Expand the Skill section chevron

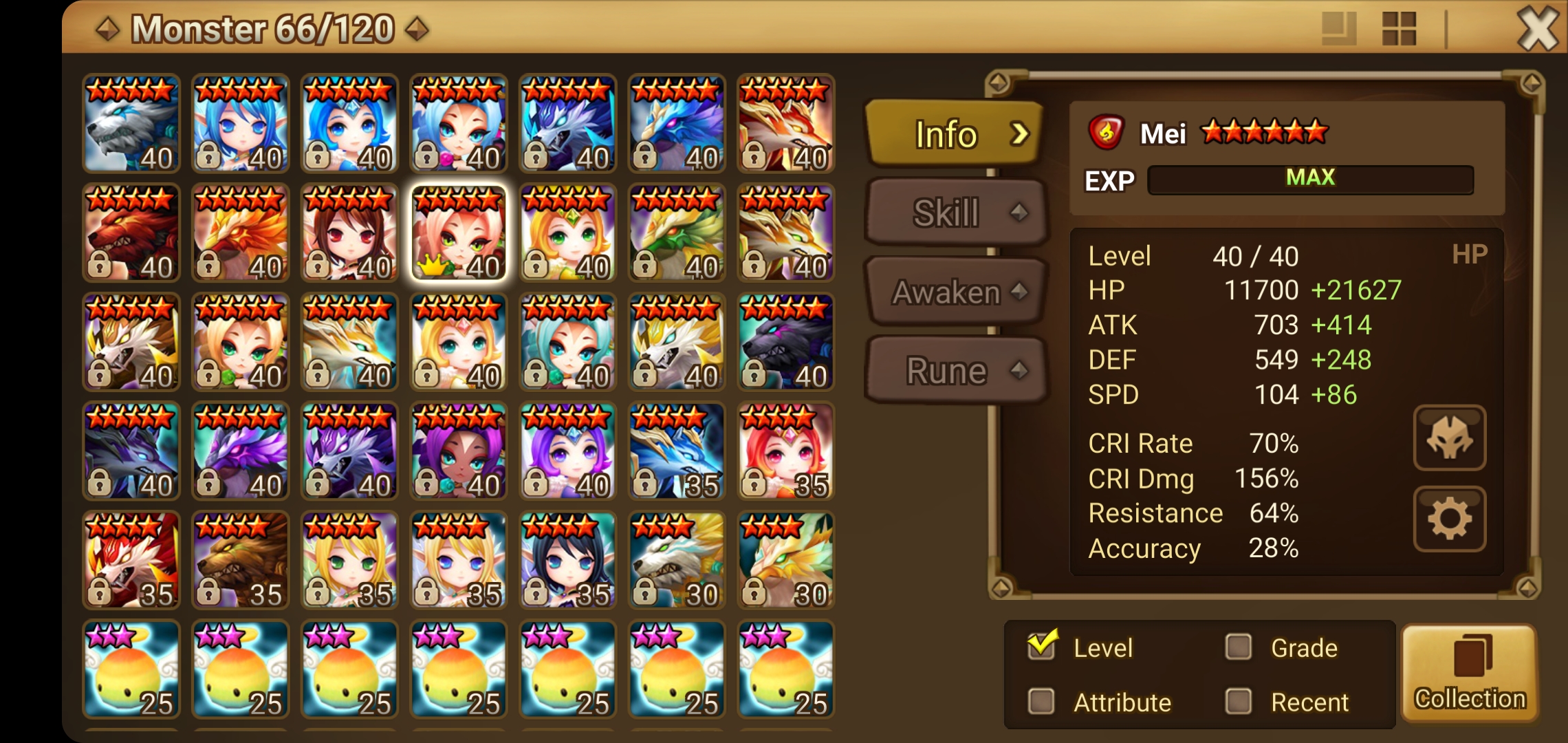(1019, 213)
